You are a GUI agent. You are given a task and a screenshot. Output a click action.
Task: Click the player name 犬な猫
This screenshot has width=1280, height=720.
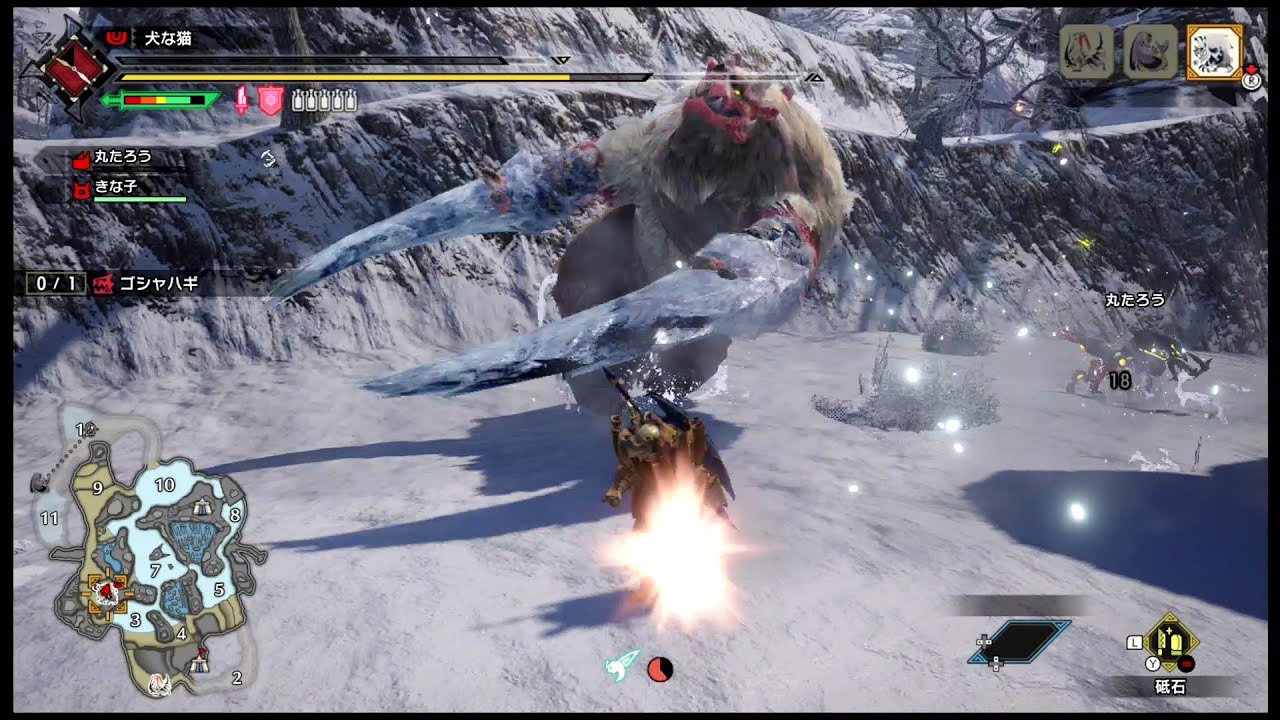click(x=166, y=39)
